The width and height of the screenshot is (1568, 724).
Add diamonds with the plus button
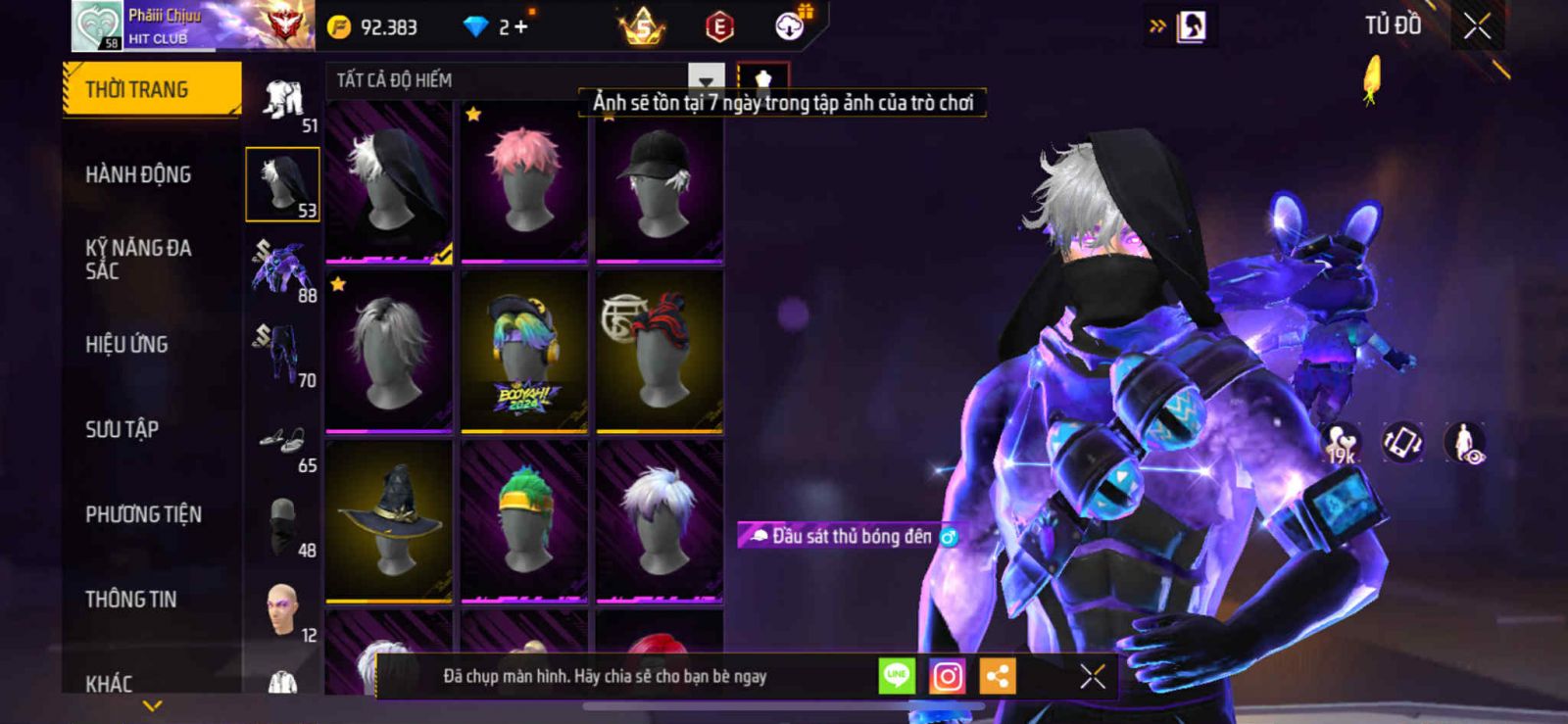point(520,27)
